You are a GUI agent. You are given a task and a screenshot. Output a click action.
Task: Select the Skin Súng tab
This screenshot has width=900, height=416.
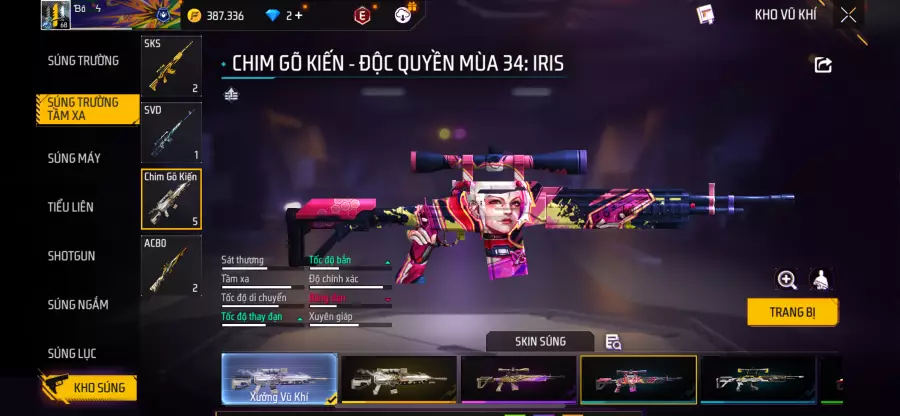pyautogui.click(x=540, y=342)
